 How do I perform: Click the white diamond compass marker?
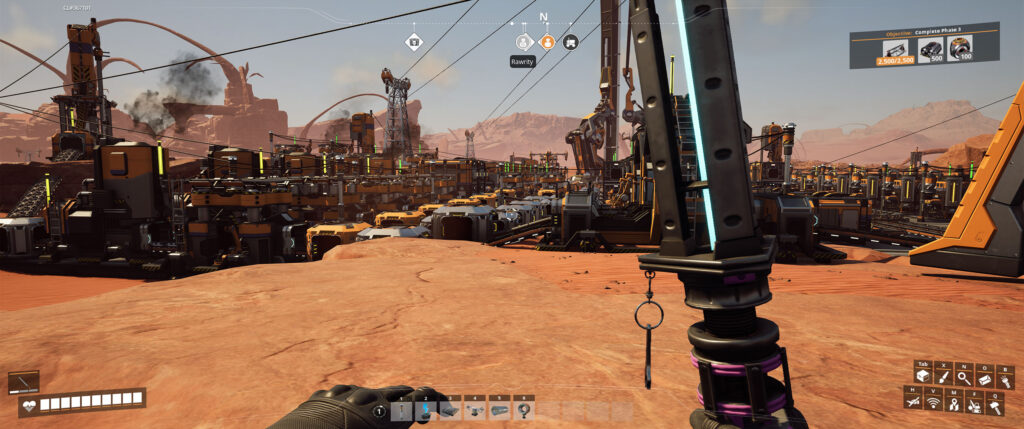point(414,42)
